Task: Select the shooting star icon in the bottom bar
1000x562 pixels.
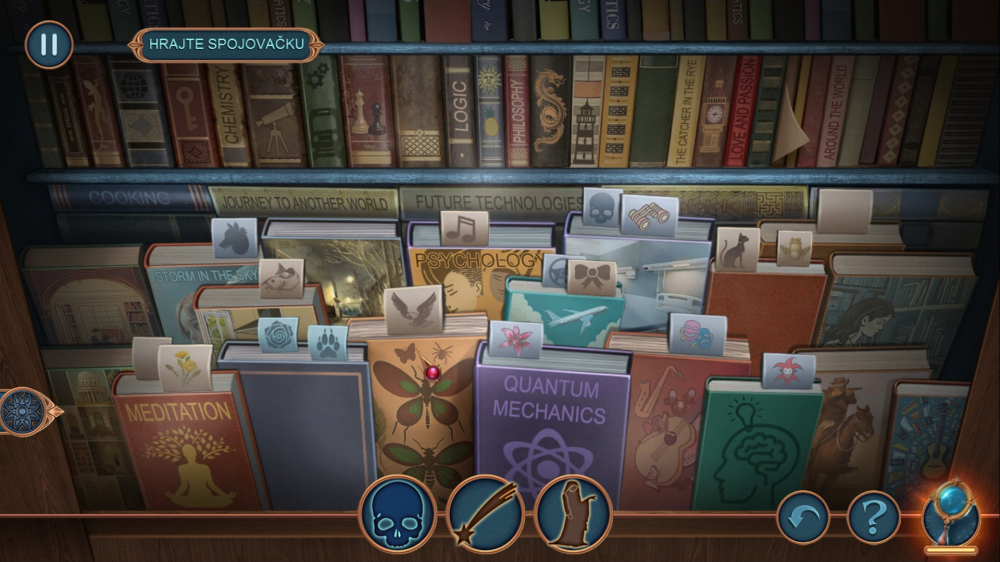Action: [486, 514]
